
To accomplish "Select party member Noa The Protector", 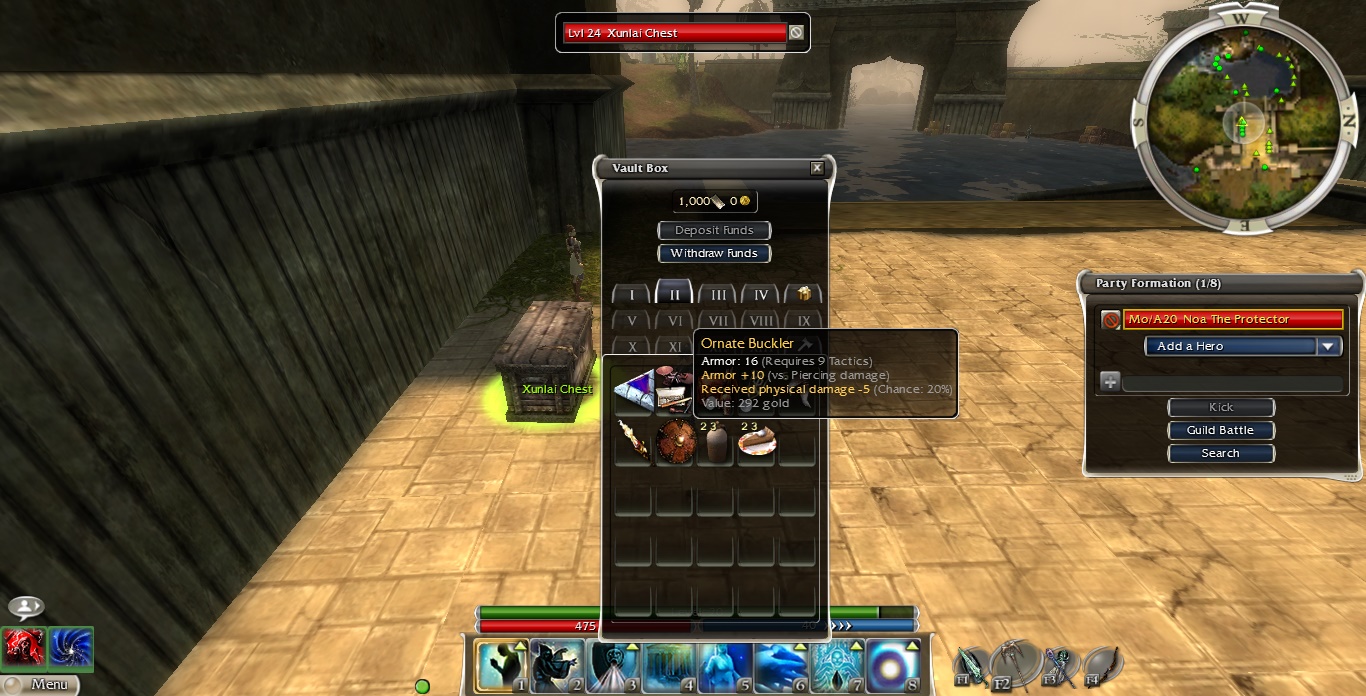I will 1231,319.
